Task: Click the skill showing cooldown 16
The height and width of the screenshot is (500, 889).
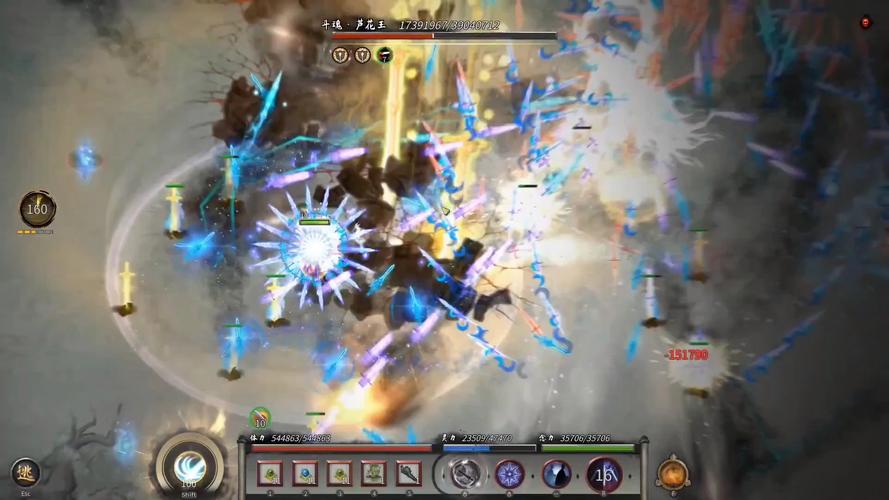Action: [604, 473]
